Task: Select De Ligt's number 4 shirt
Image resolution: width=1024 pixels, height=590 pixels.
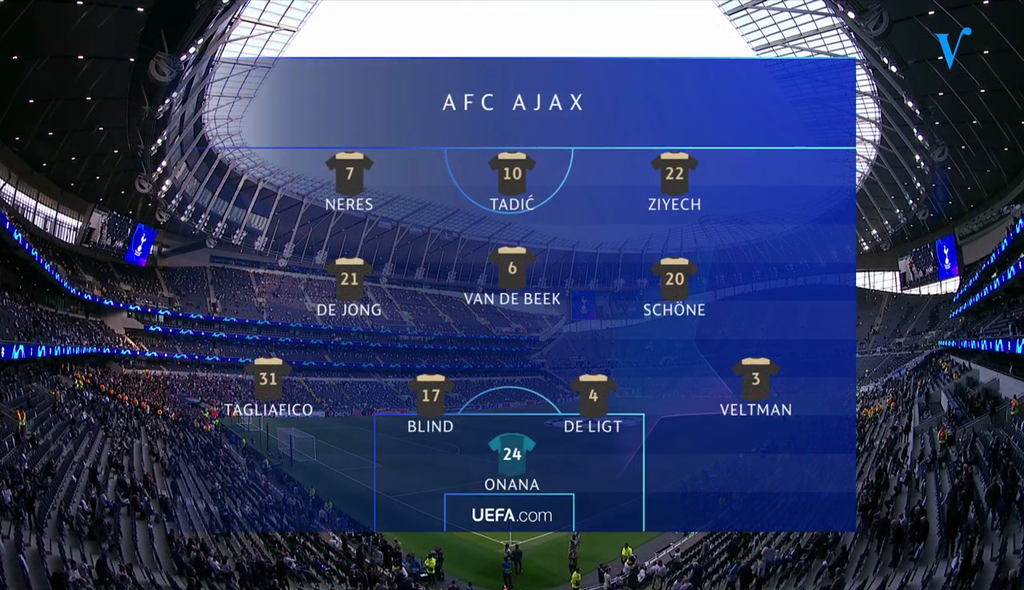Action: (593, 395)
